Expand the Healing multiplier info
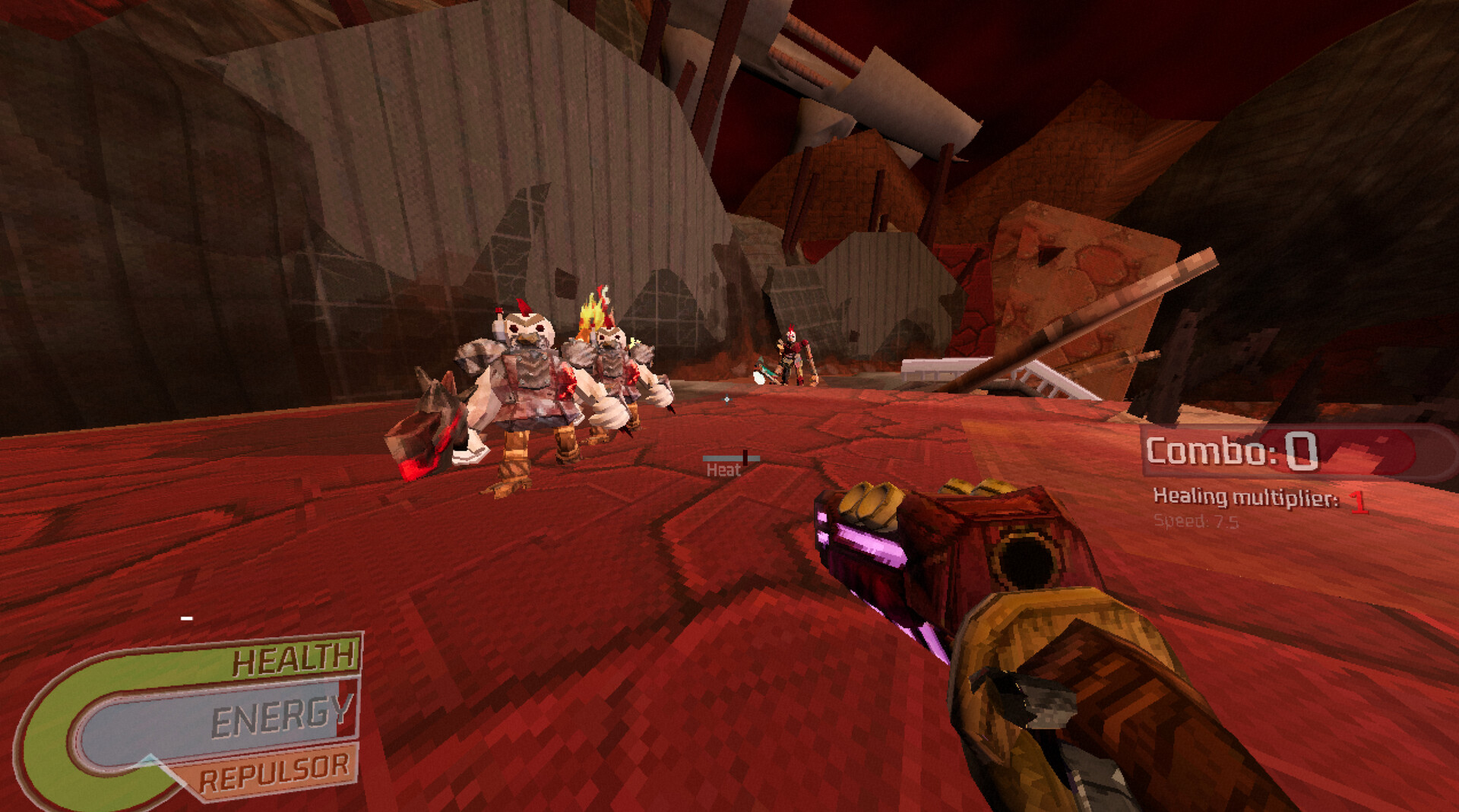The image size is (1459, 812). click(x=1246, y=498)
